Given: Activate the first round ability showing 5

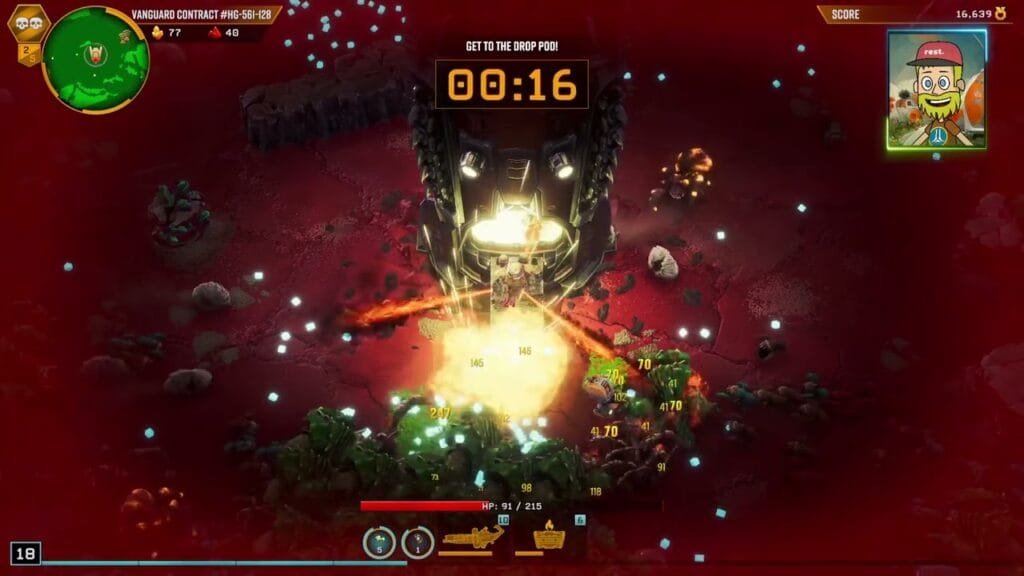Looking at the screenshot, I should (378, 542).
